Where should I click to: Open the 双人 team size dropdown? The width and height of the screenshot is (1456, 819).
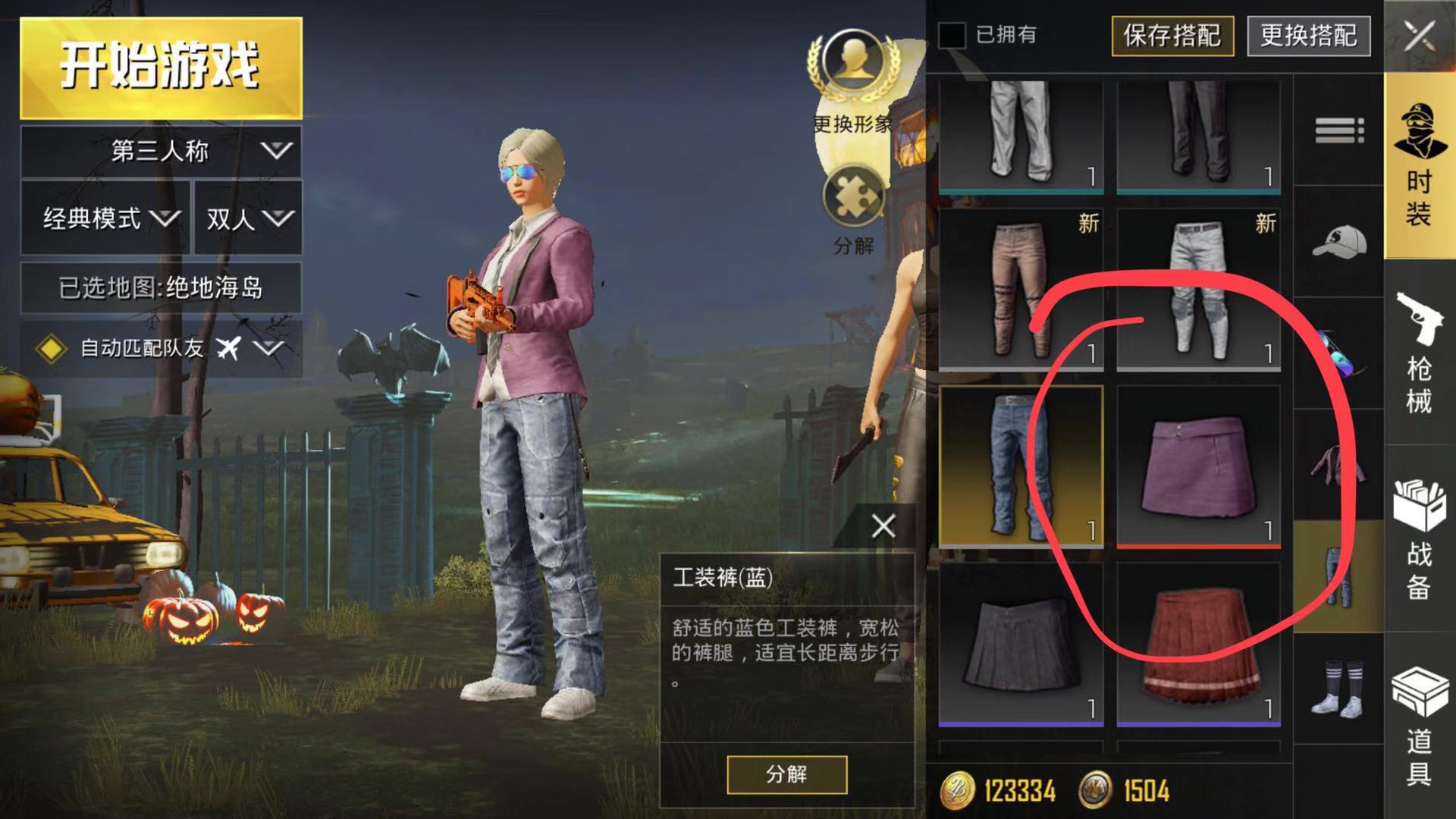tap(248, 218)
